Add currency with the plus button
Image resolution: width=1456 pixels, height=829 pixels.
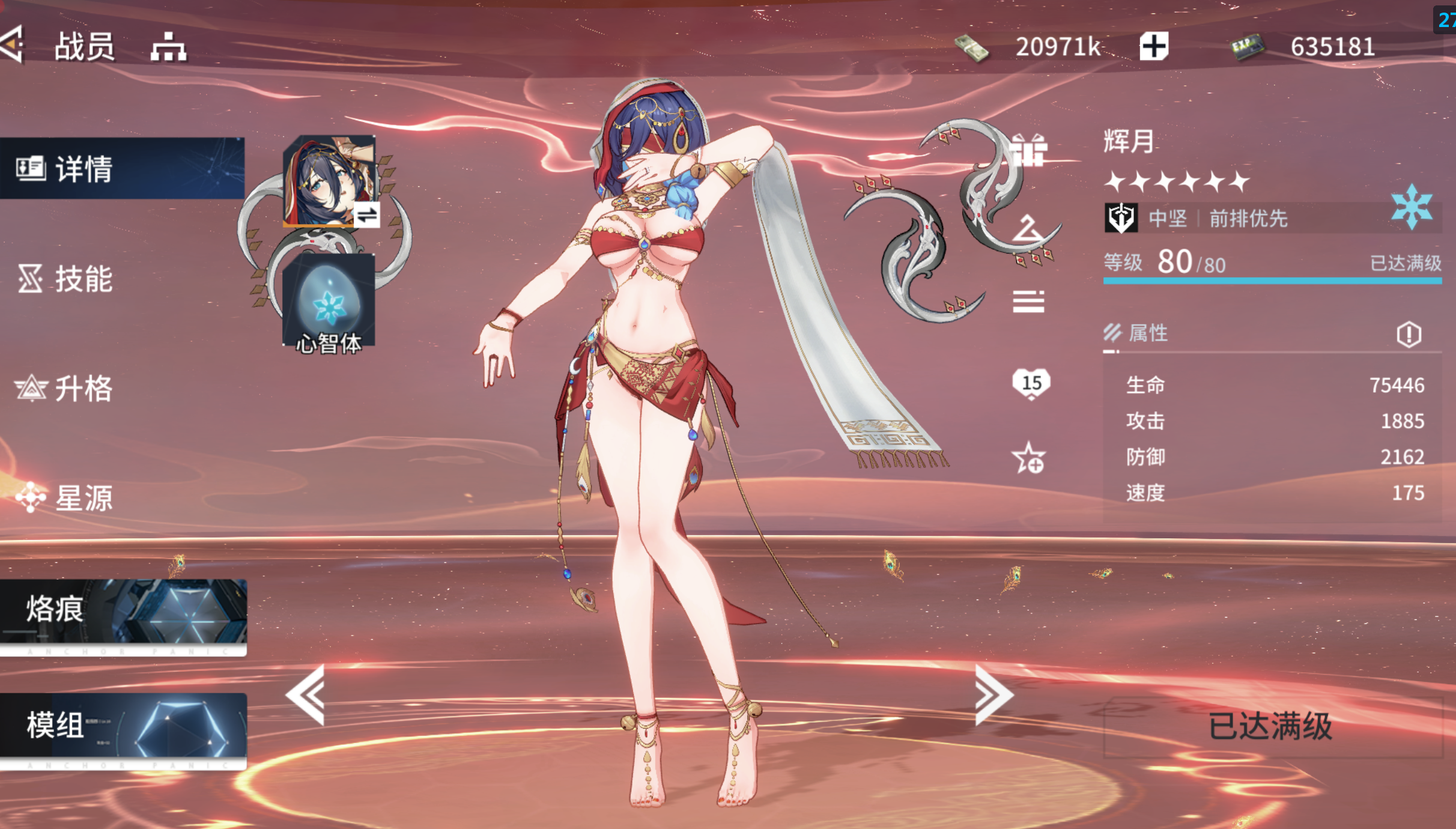point(1153,46)
